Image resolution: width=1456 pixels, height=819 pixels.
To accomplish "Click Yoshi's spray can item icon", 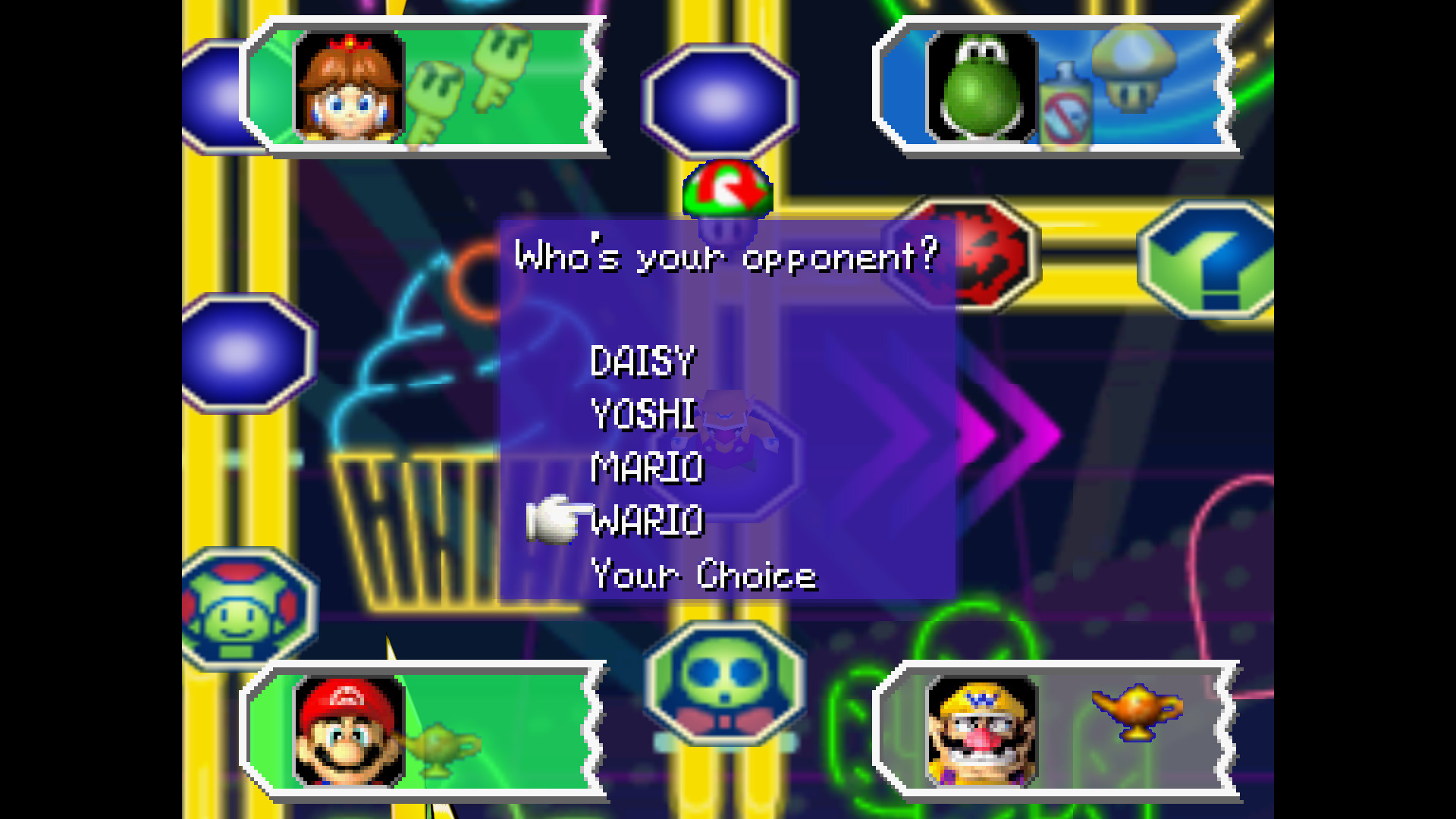I will 1065,106.
